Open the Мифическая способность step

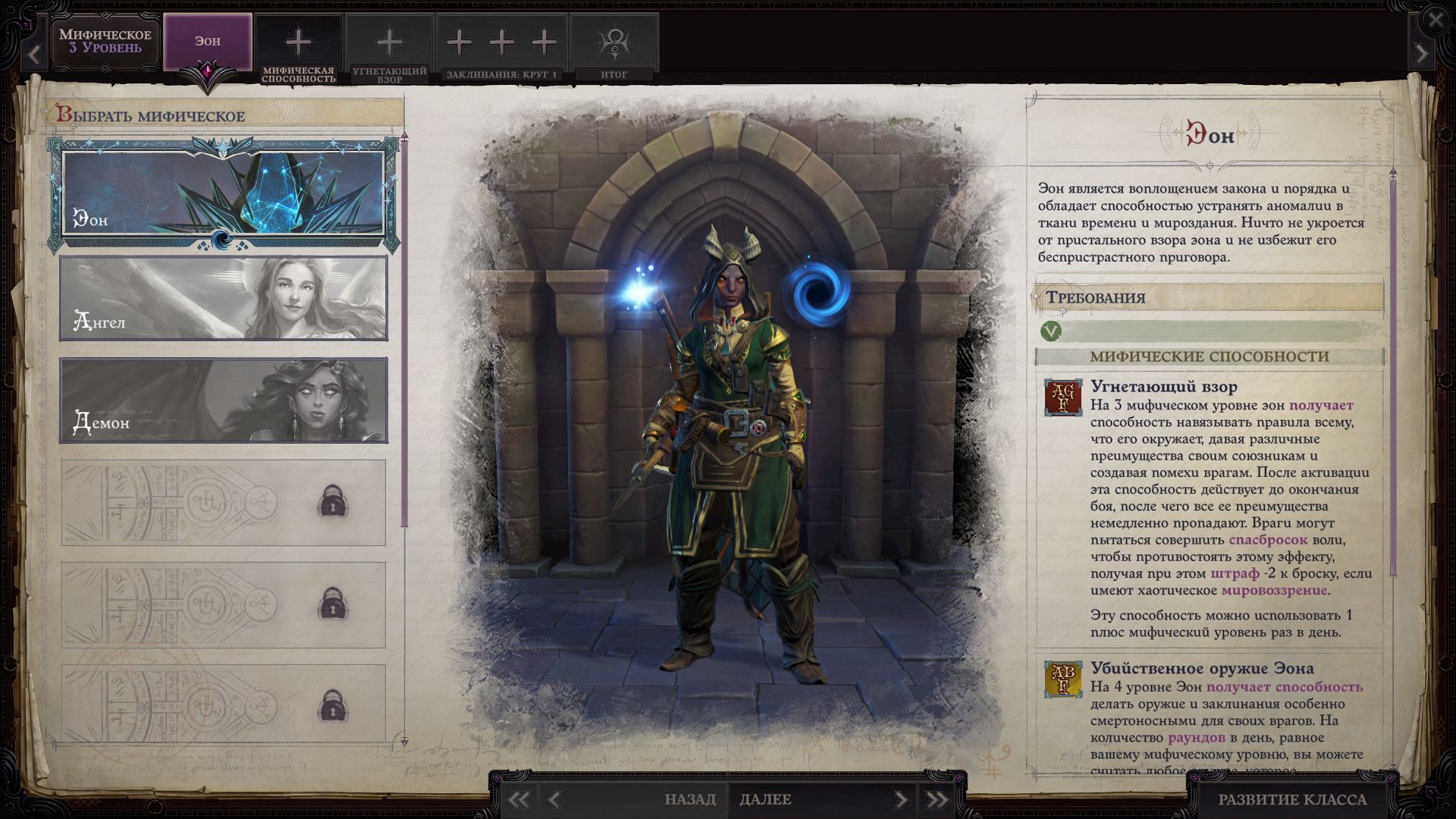point(298,47)
